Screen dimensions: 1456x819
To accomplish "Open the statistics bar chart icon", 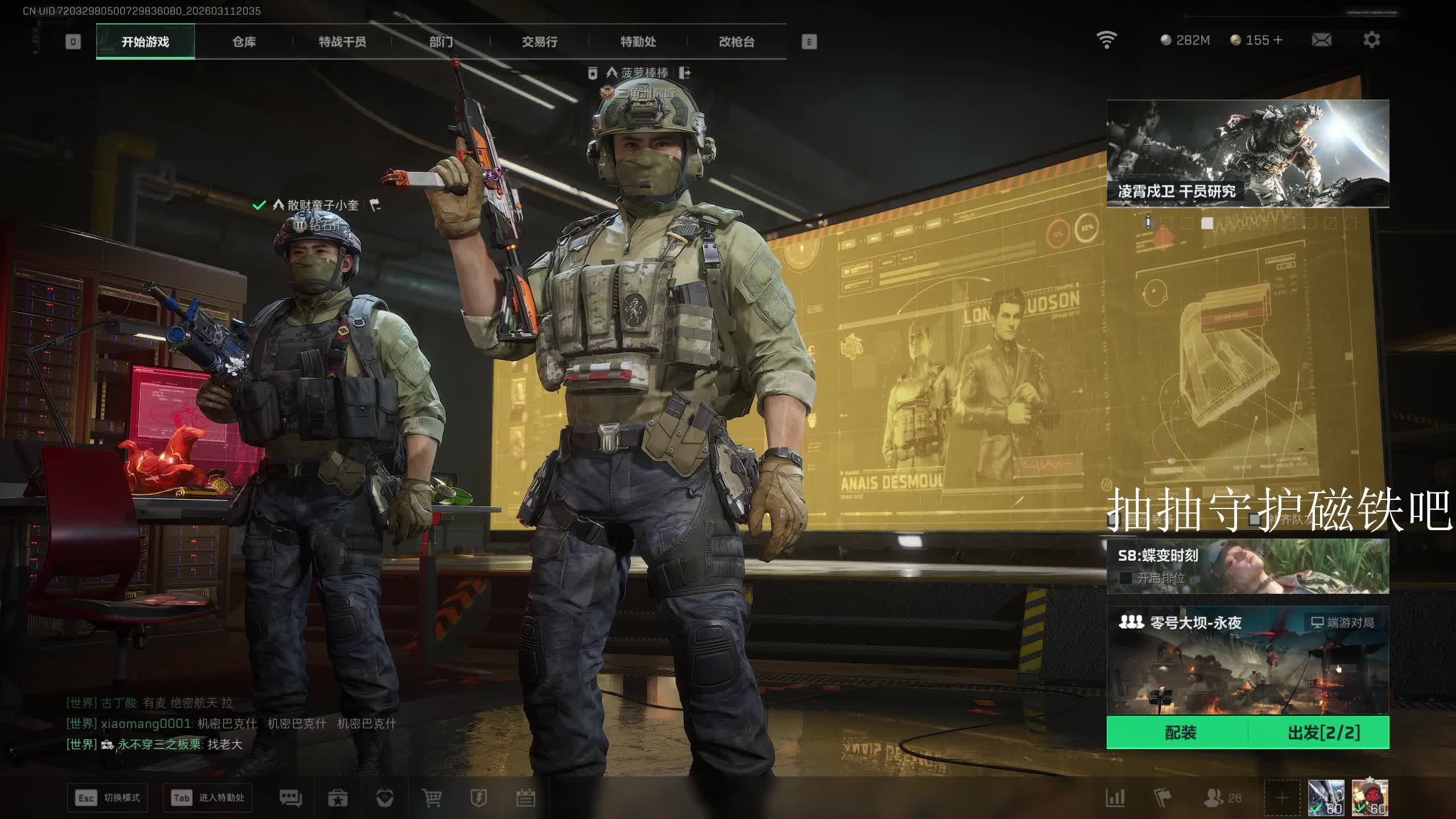I will coord(1115,798).
